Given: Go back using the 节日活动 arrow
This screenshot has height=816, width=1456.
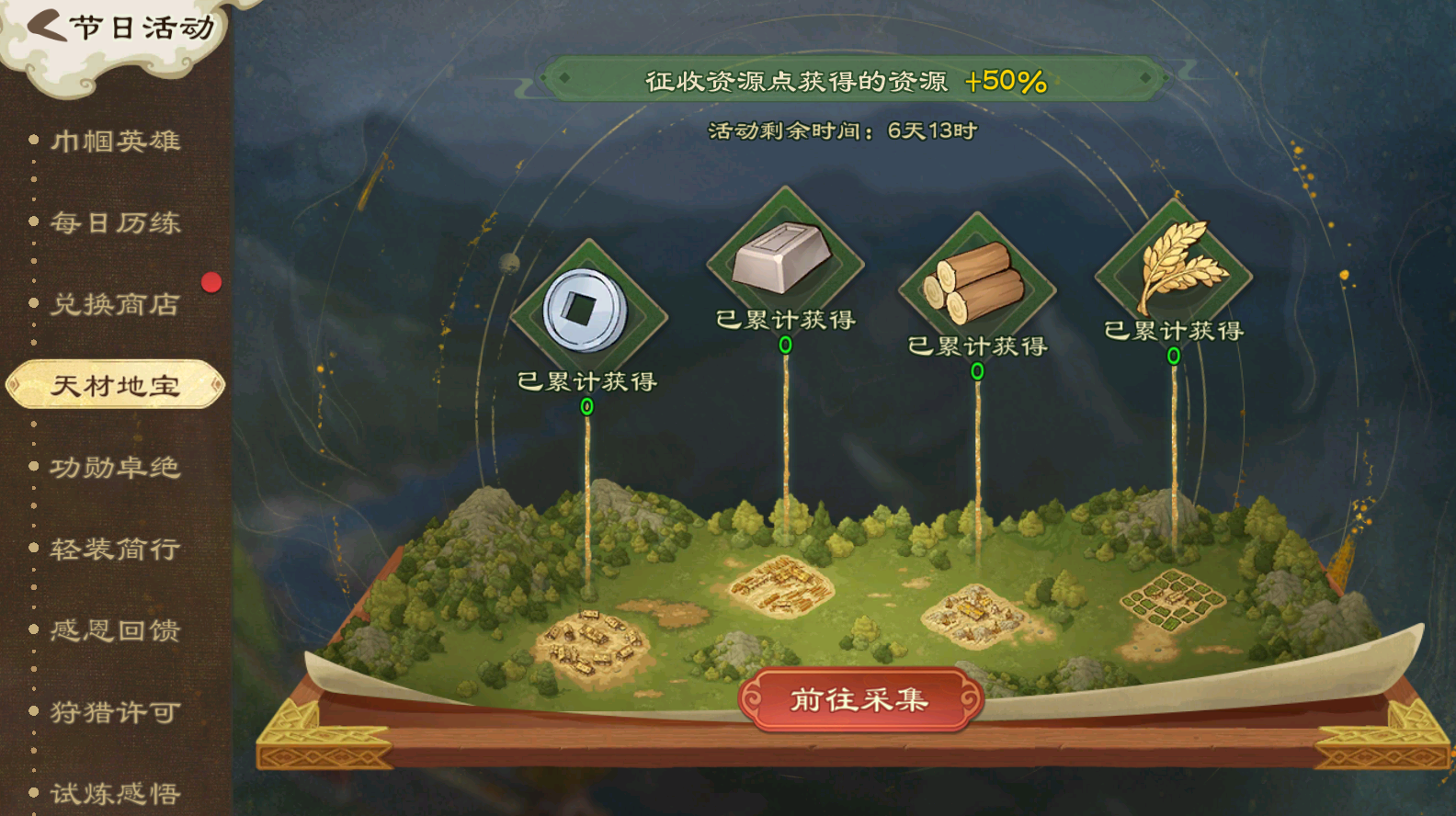Looking at the screenshot, I should coord(48,27).
